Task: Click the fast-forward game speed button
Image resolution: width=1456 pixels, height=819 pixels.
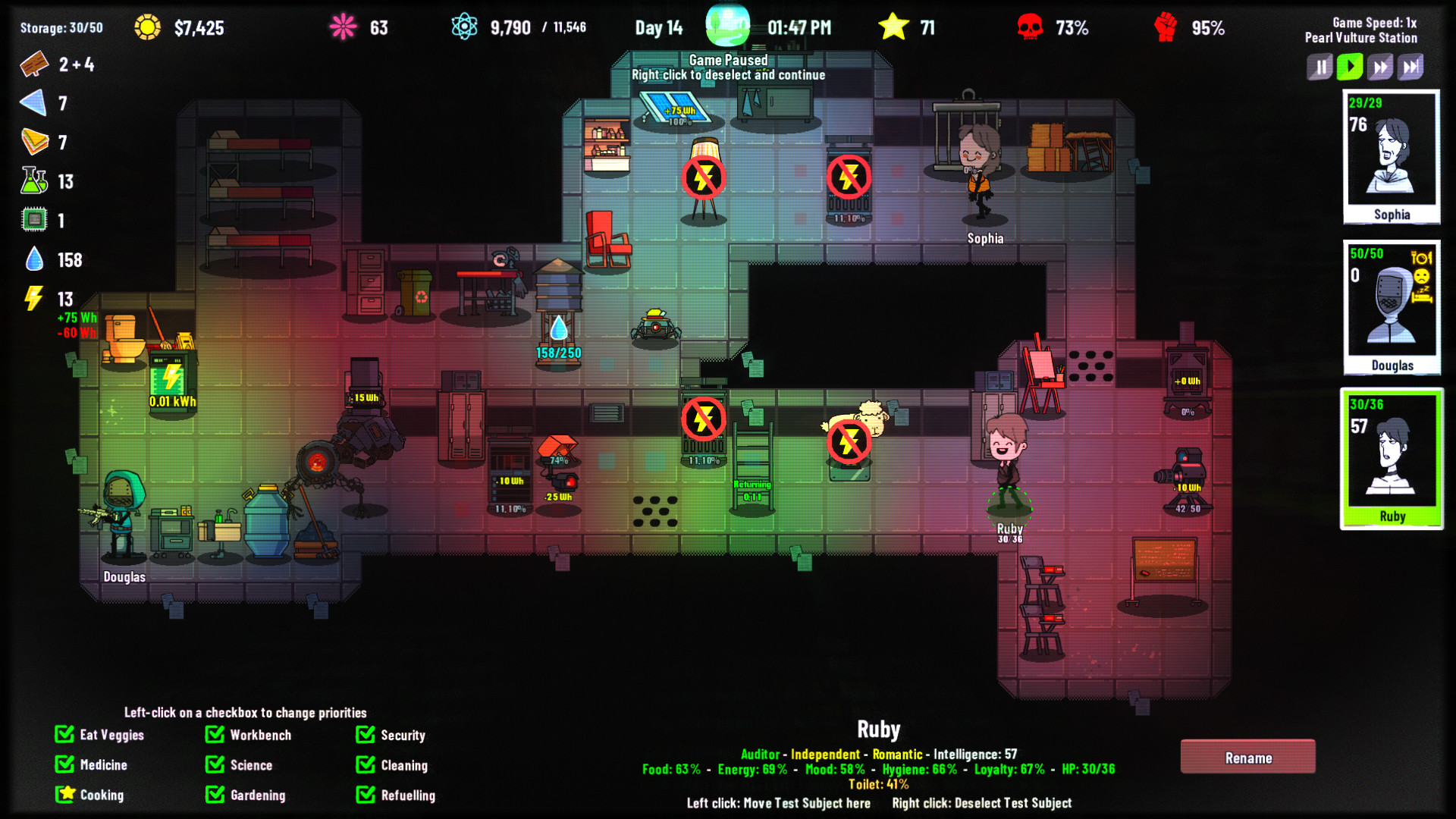Action: 1380,67
